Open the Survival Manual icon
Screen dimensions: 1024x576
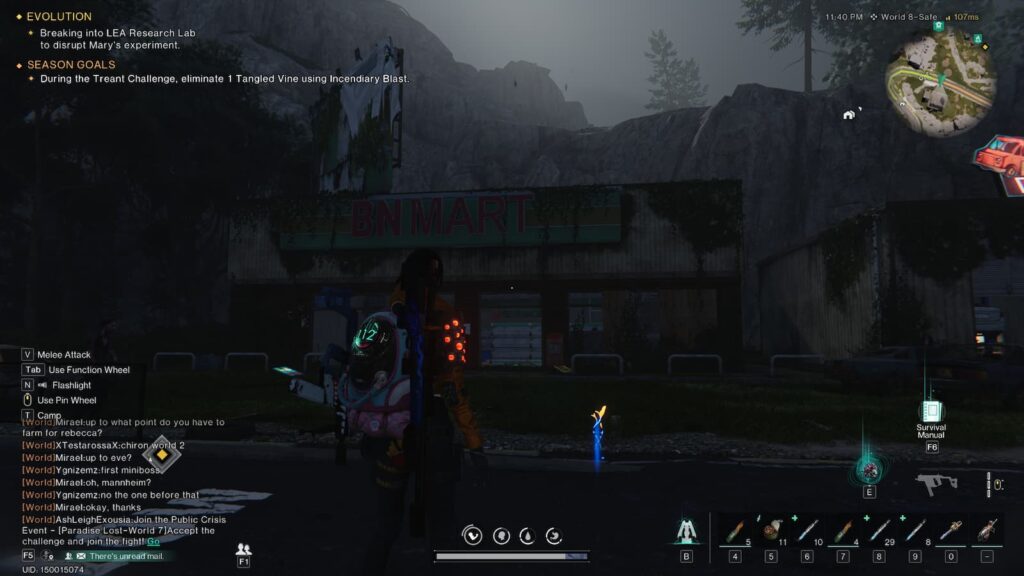(x=931, y=412)
